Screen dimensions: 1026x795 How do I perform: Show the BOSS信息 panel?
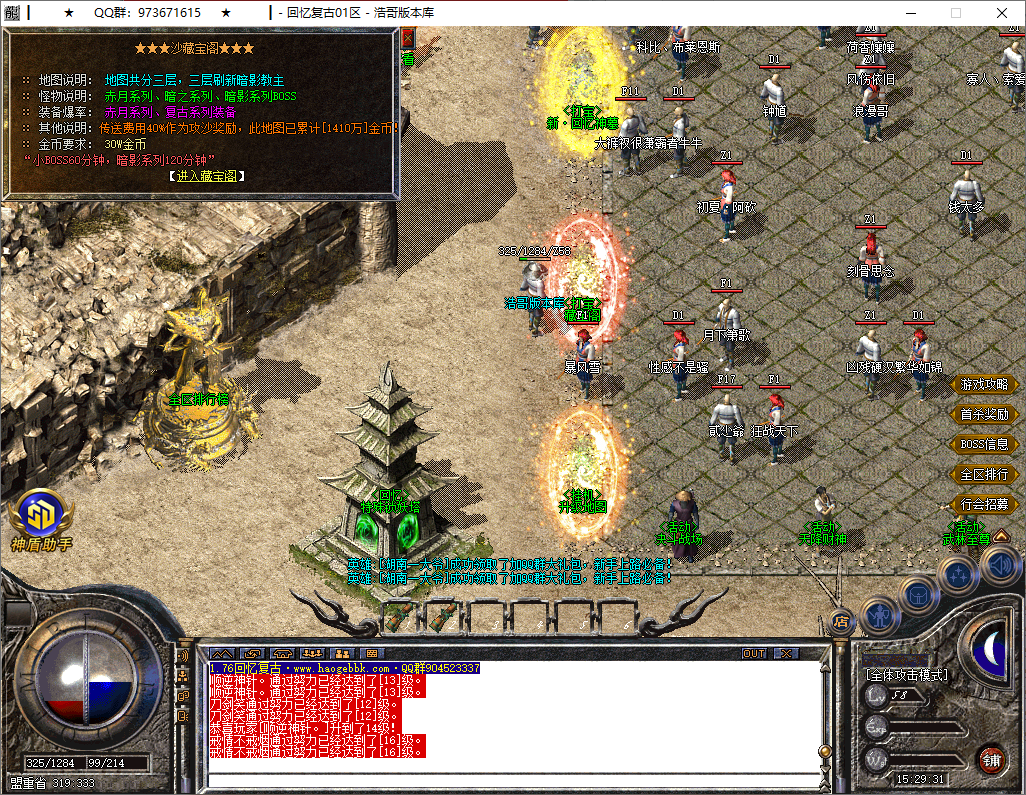983,445
